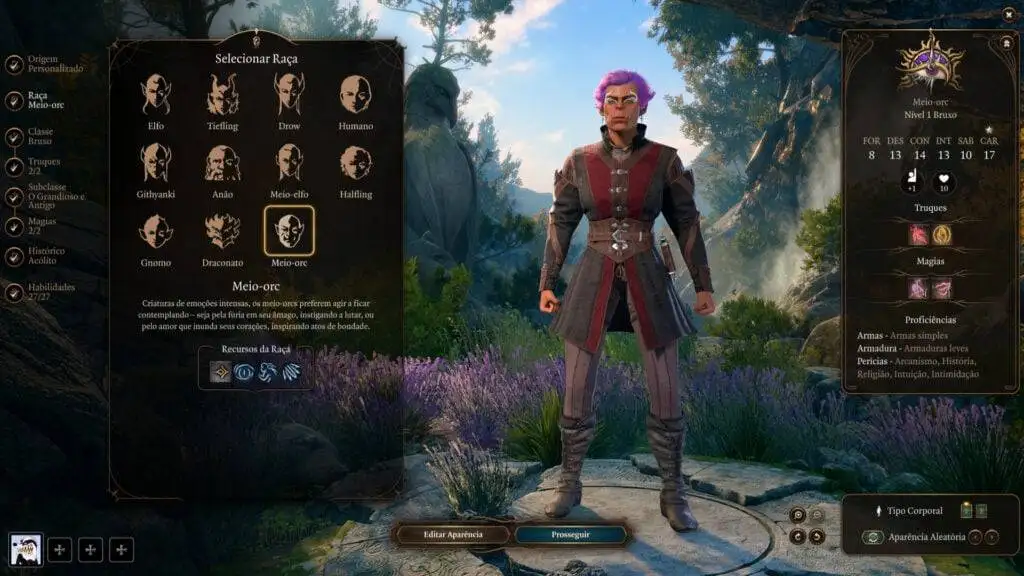Select the party member portrait
Viewport: 1024px width, 576px height.
pos(25,548)
